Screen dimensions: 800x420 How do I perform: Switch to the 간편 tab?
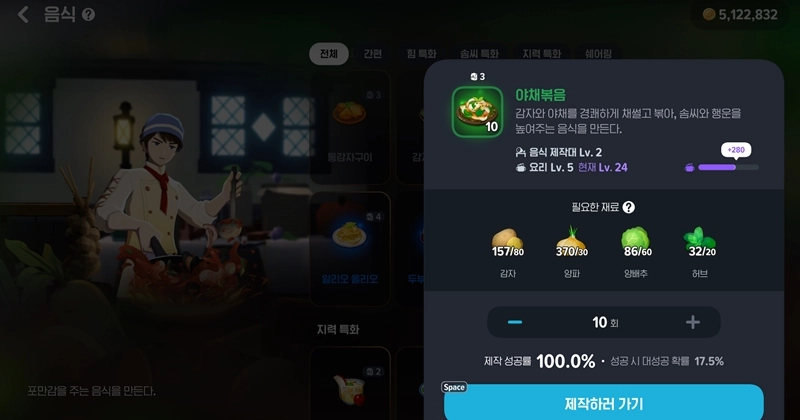click(372, 54)
